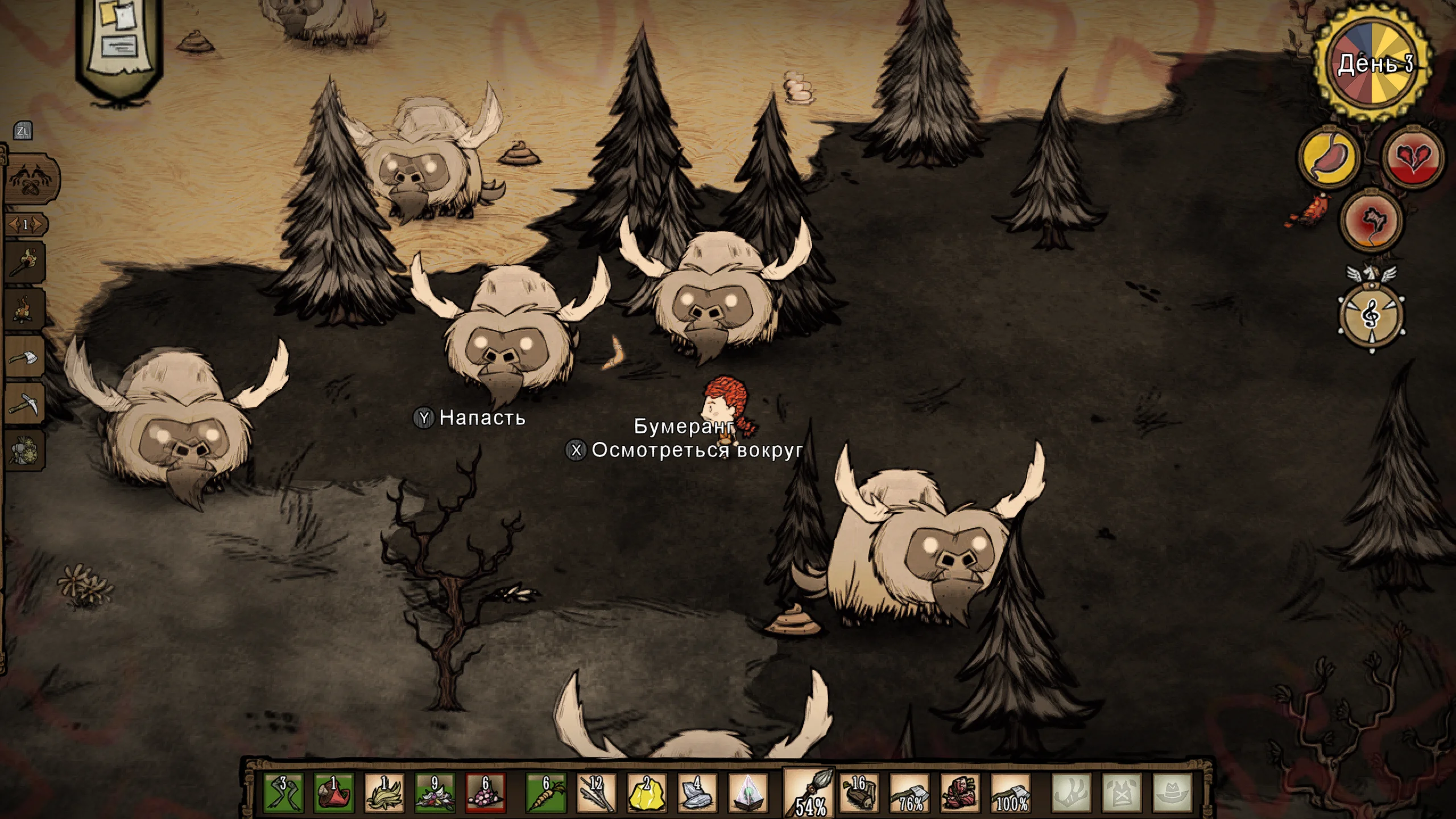
Task: Click the carrot stack in the inventory
Action: 545,792
